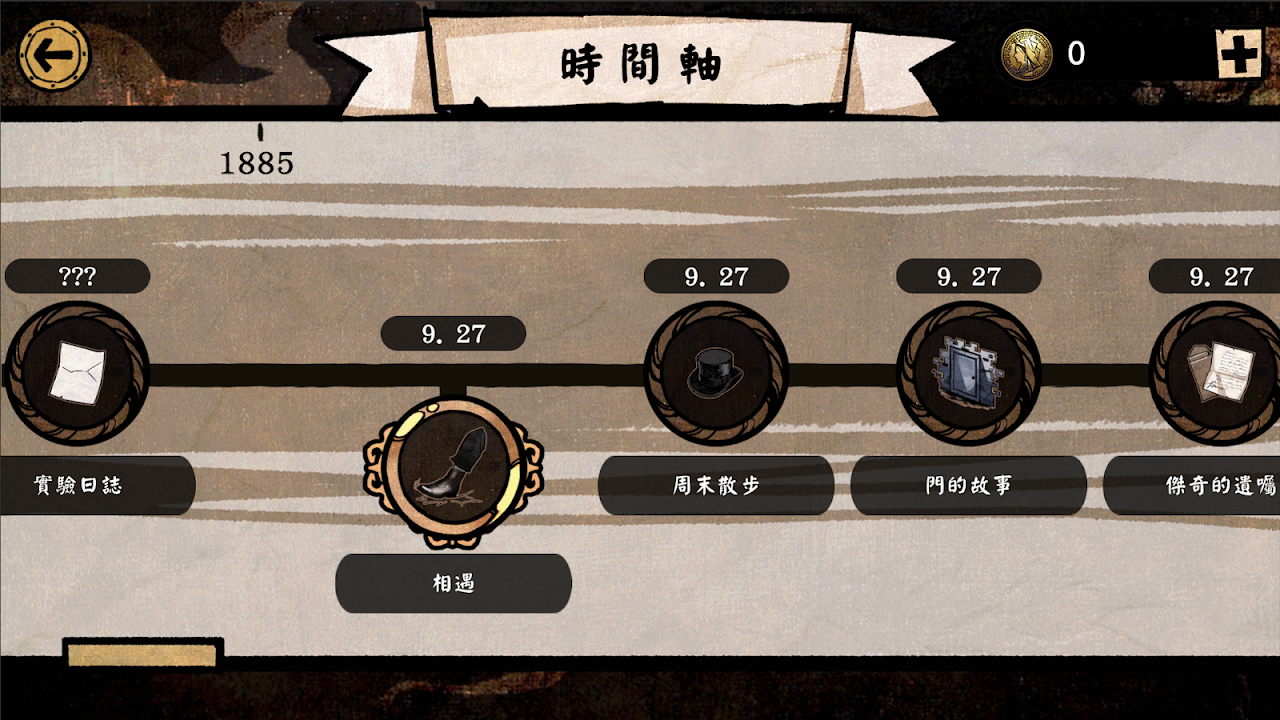
Task: Go back using the arrow button
Action: [54, 55]
